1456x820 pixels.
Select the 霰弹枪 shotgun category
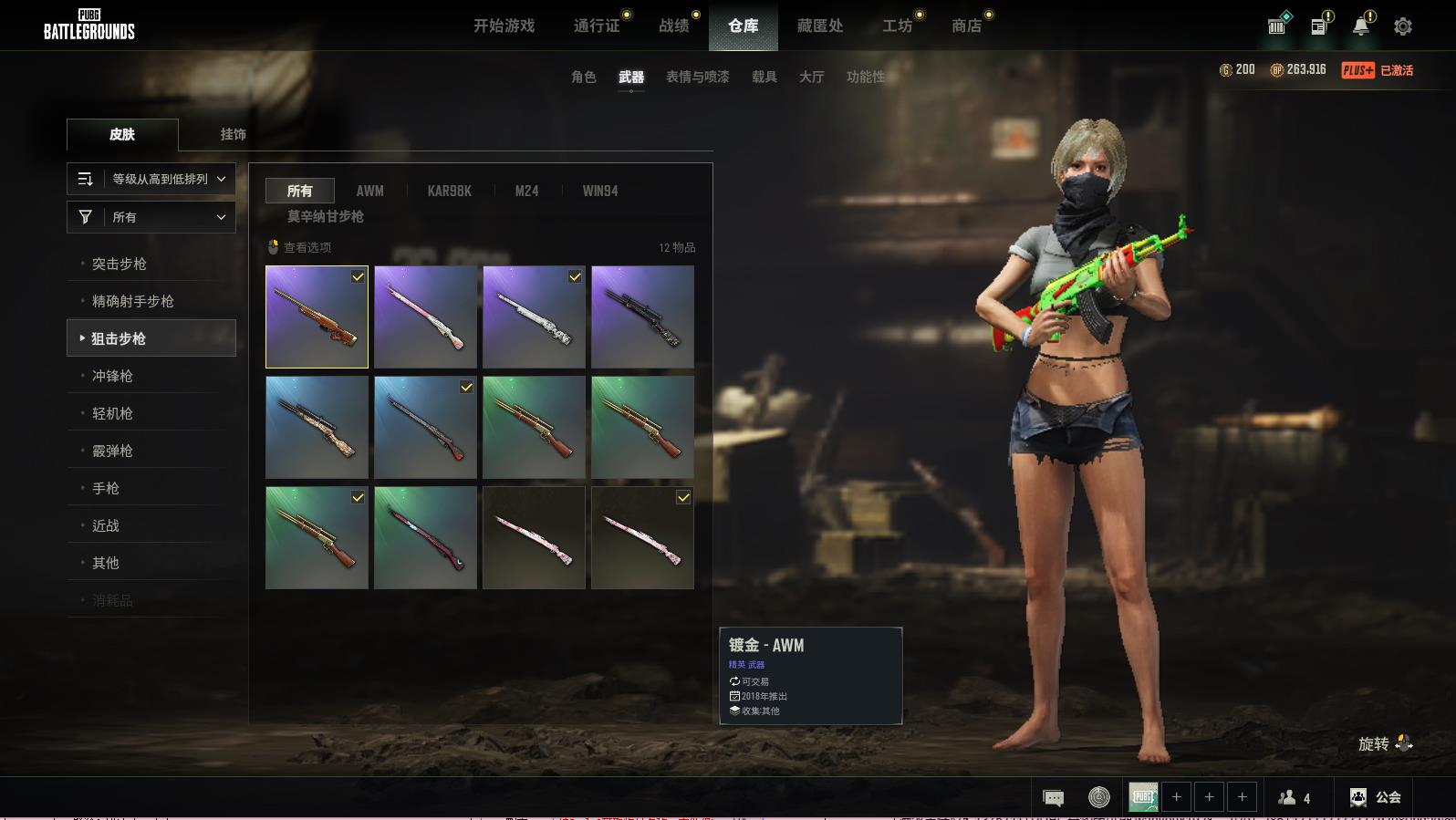click(x=112, y=451)
